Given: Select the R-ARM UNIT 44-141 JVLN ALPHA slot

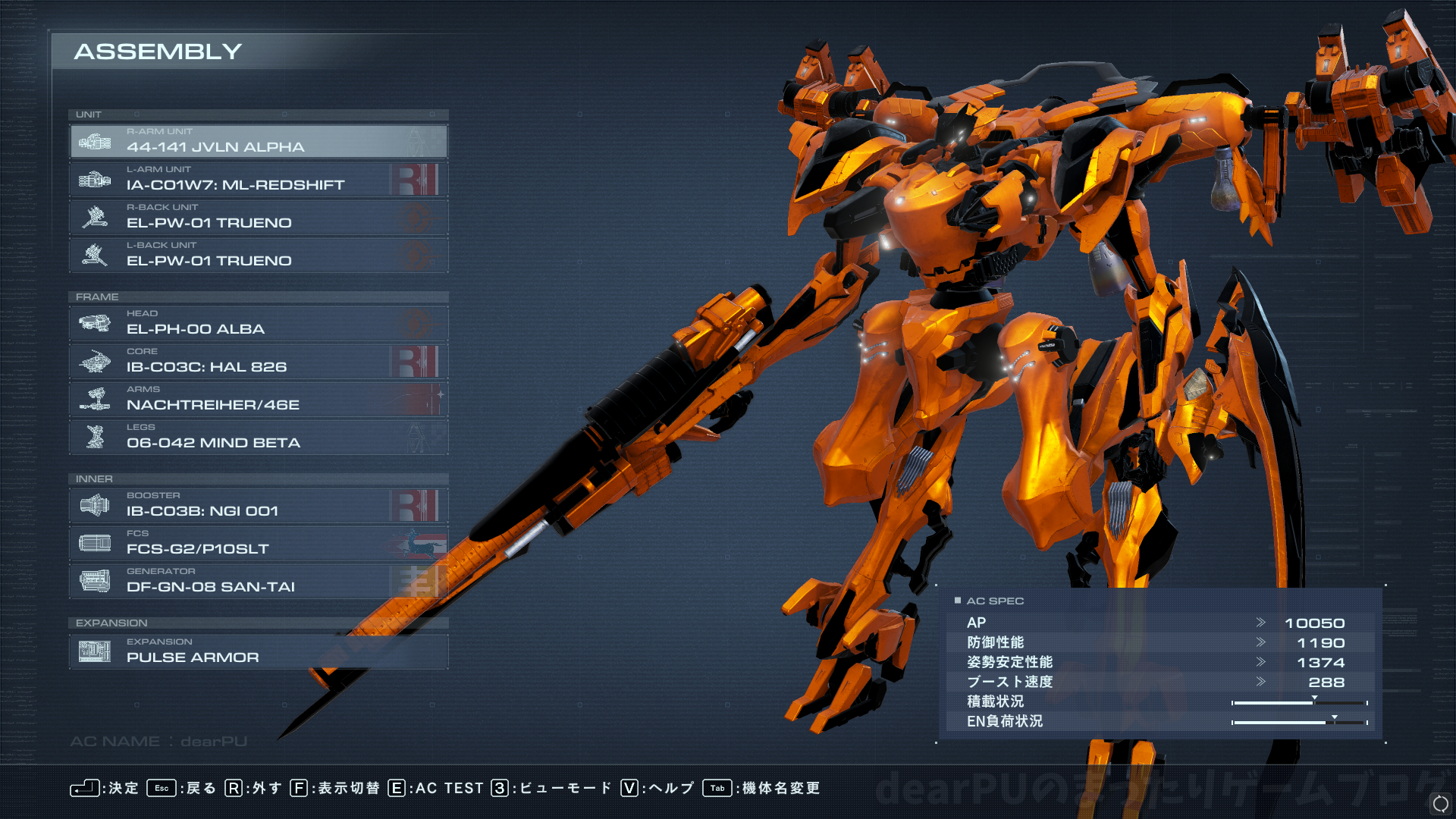Looking at the screenshot, I should coord(259,142).
